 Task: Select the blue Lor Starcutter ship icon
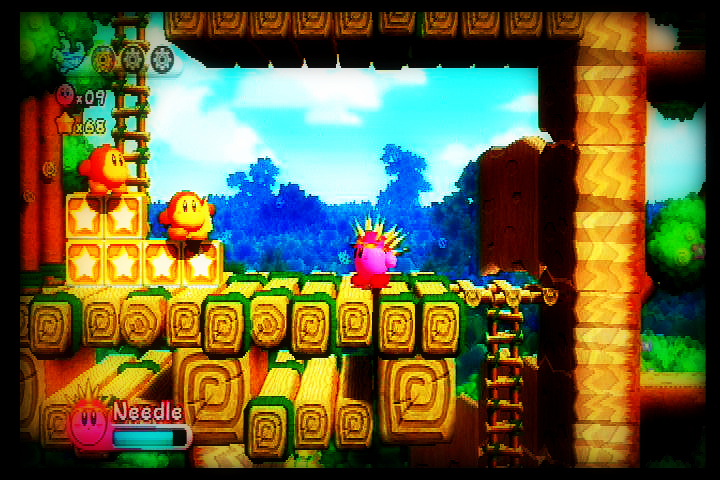(70, 56)
